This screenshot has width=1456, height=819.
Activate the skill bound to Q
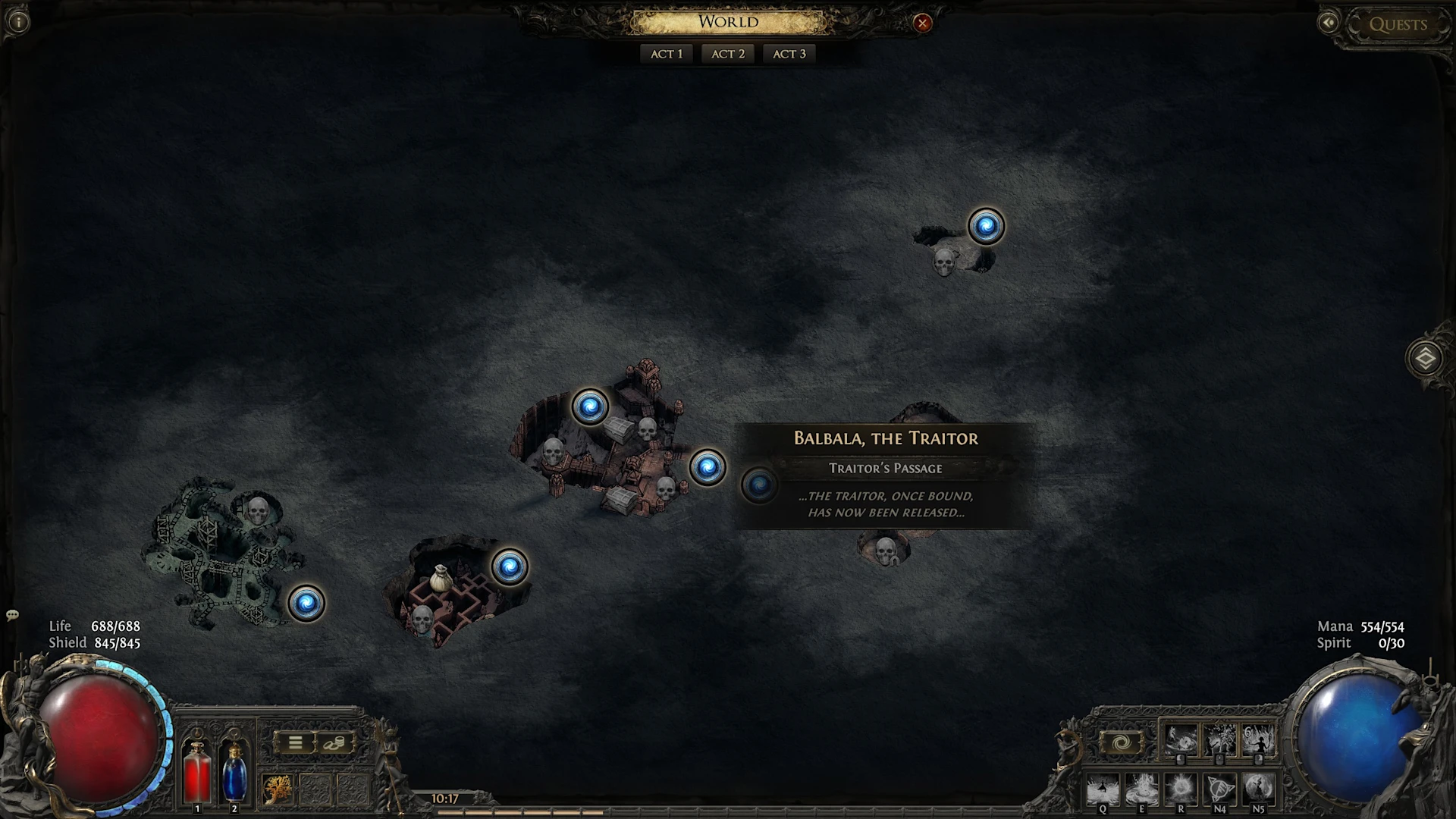tap(1103, 789)
